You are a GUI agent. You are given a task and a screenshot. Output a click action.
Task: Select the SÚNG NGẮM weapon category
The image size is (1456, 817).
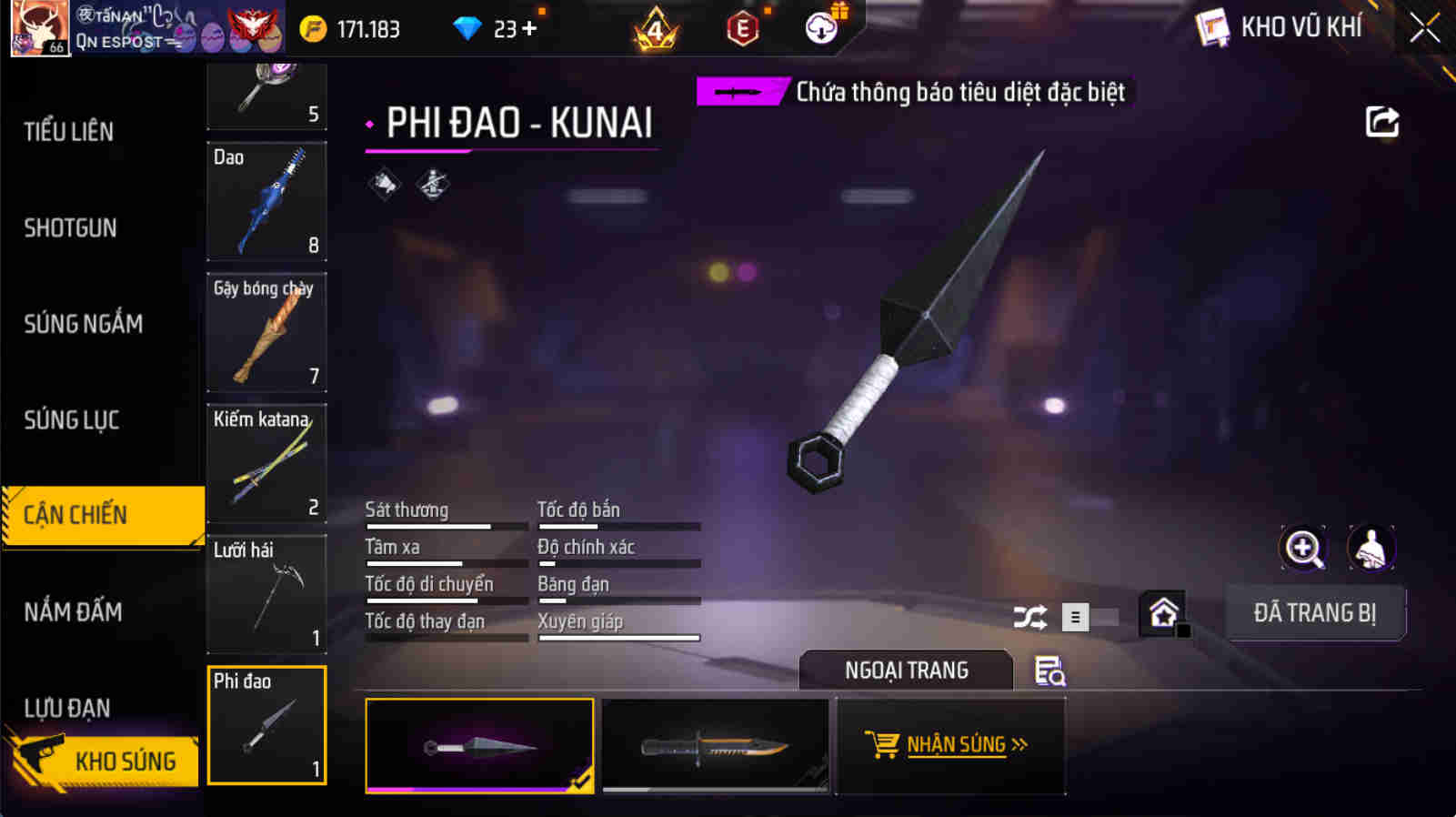(84, 324)
